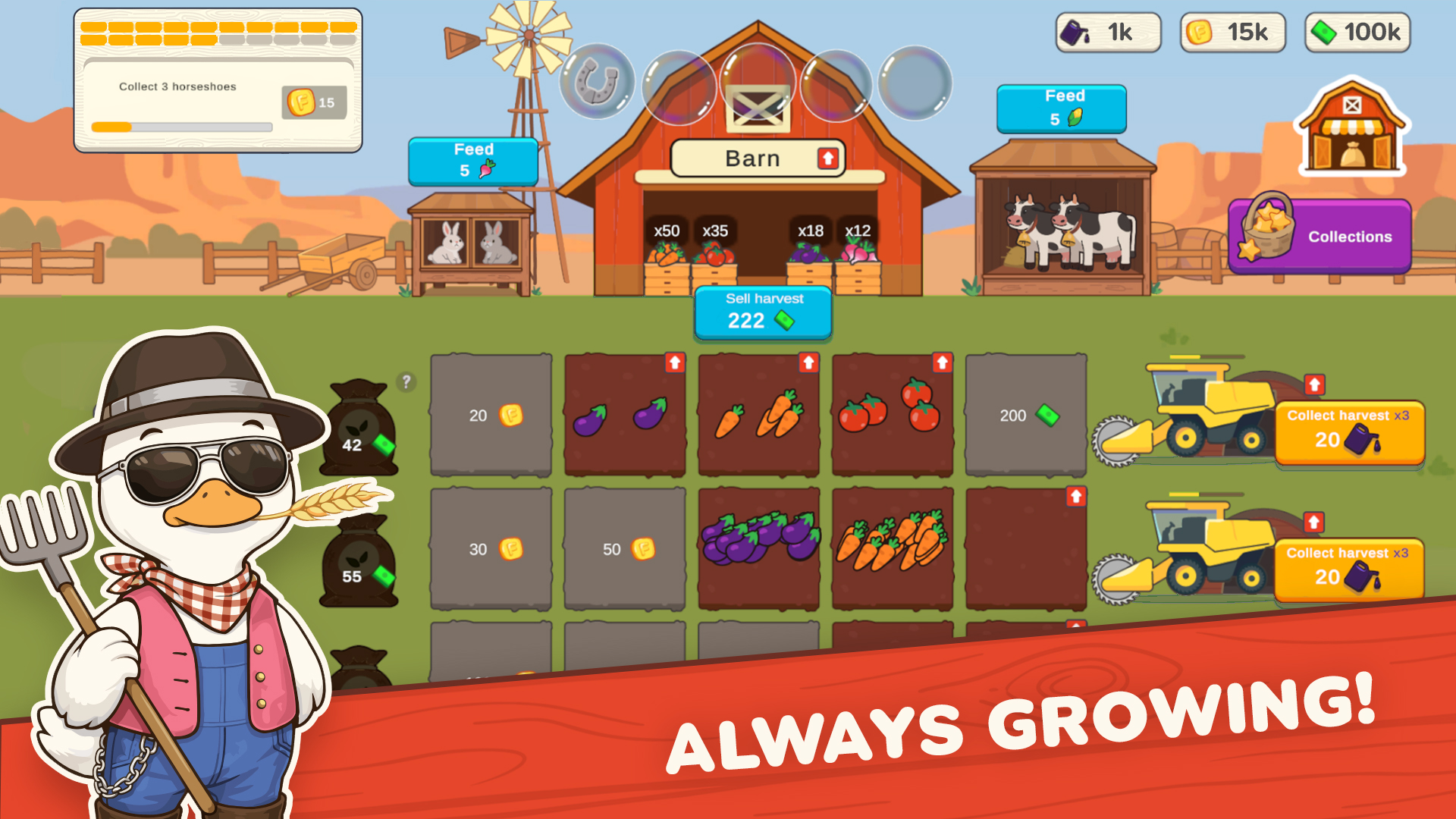Open the cash balance showing 100k
Image resolution: width=1456 pixels, height=819 pixels.
point(1356,33)
